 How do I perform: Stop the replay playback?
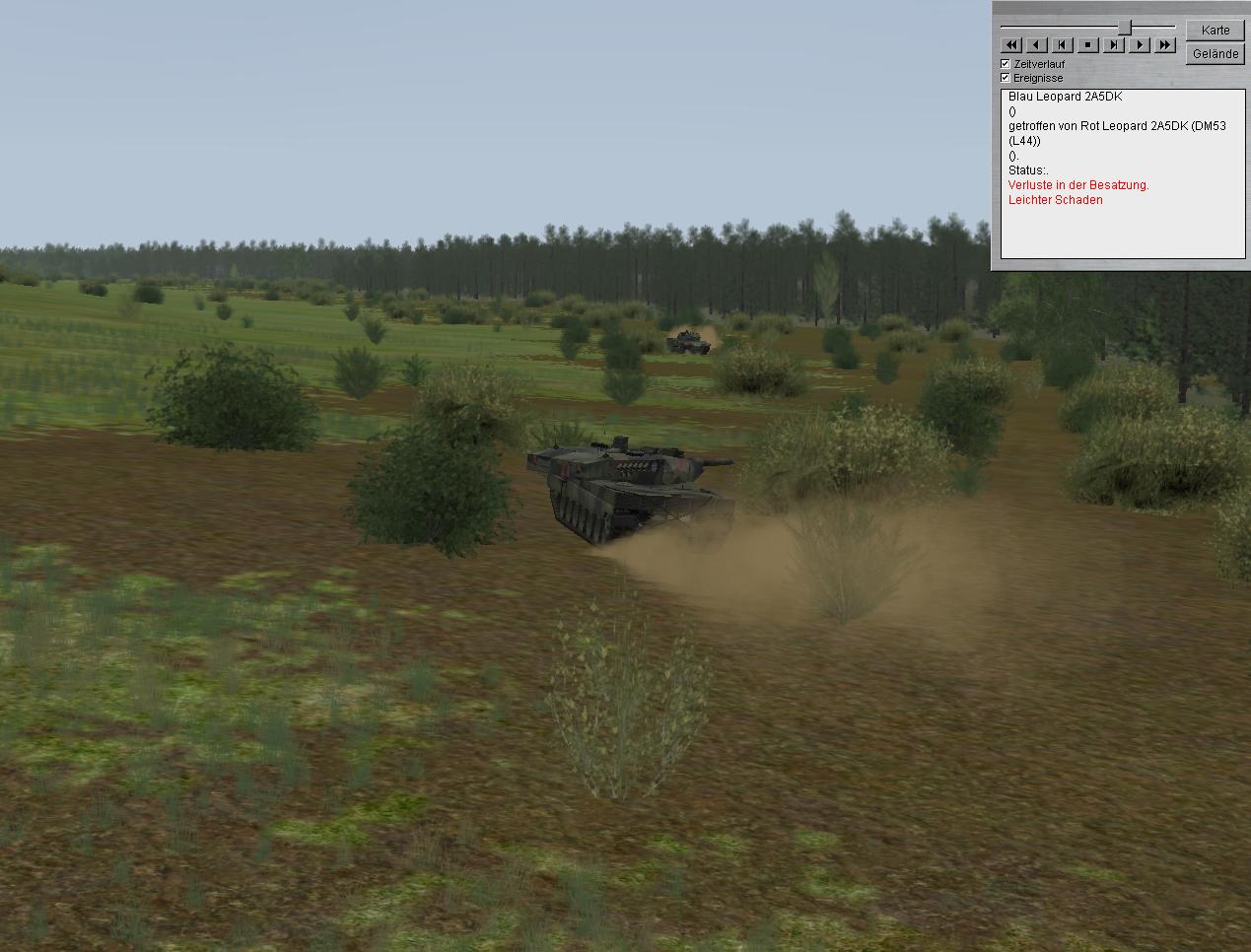(x=1088, y=45)
